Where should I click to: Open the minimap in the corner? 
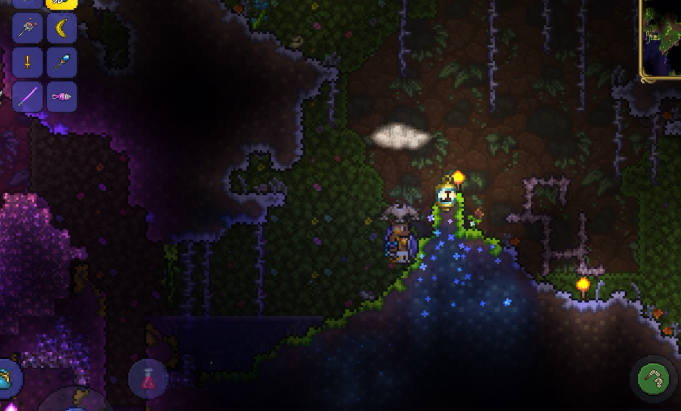tap(661, 40)
